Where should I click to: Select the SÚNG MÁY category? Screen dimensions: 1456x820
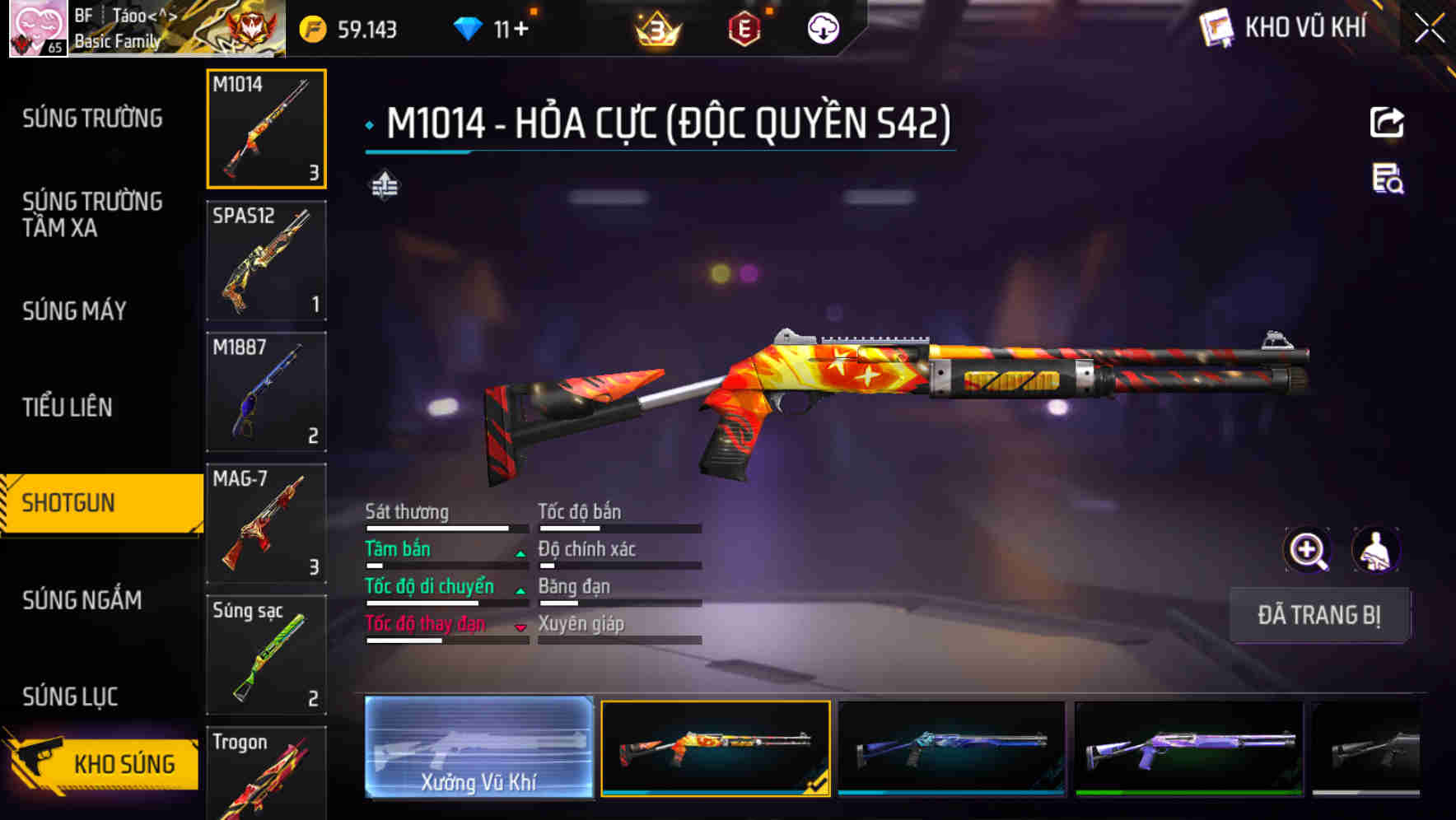click(x=74, y=311)
